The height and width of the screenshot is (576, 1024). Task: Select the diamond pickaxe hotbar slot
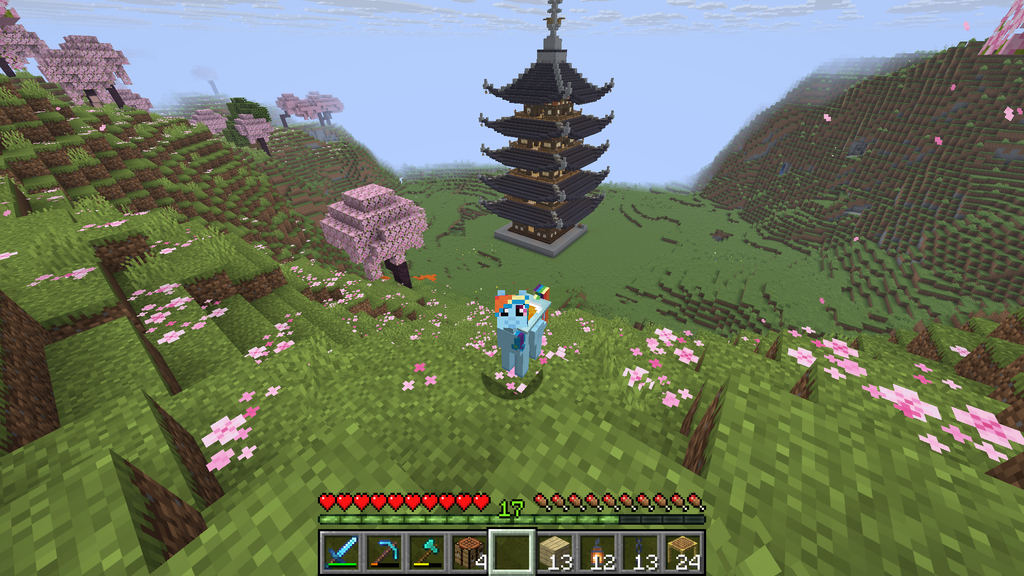(383, 552)
